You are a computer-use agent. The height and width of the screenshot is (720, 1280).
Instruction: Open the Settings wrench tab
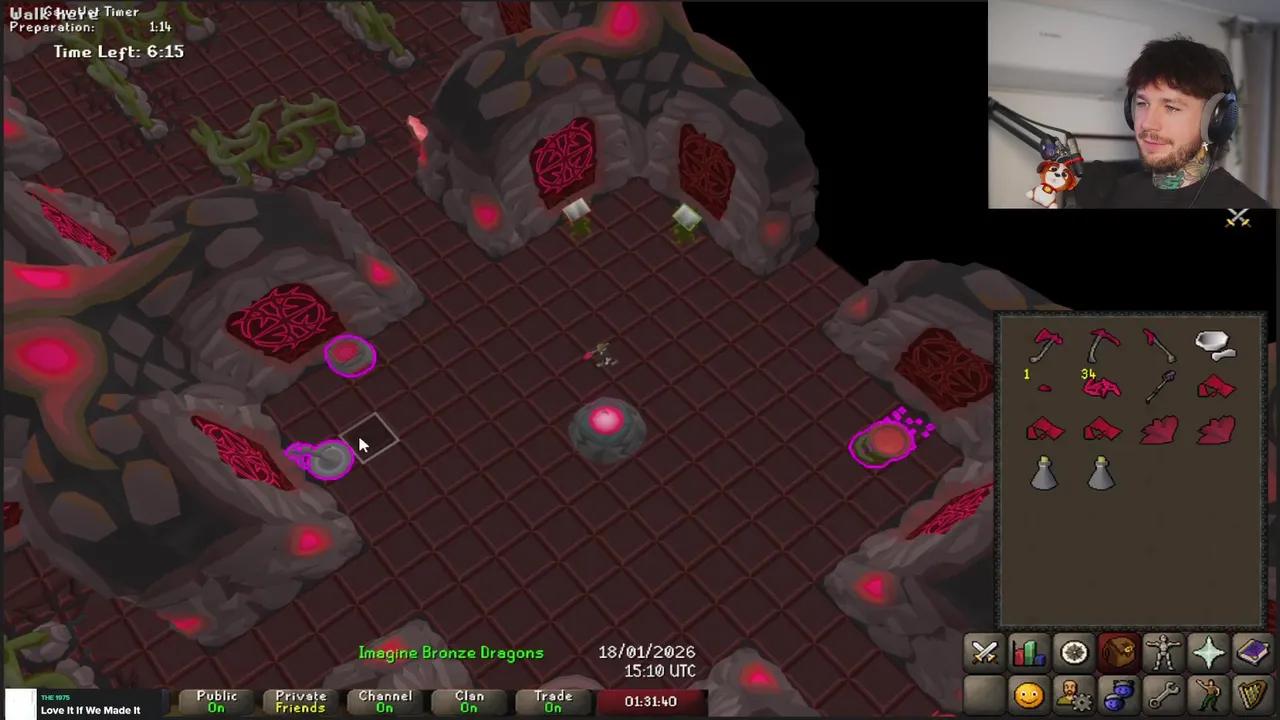coord(1163,694)
